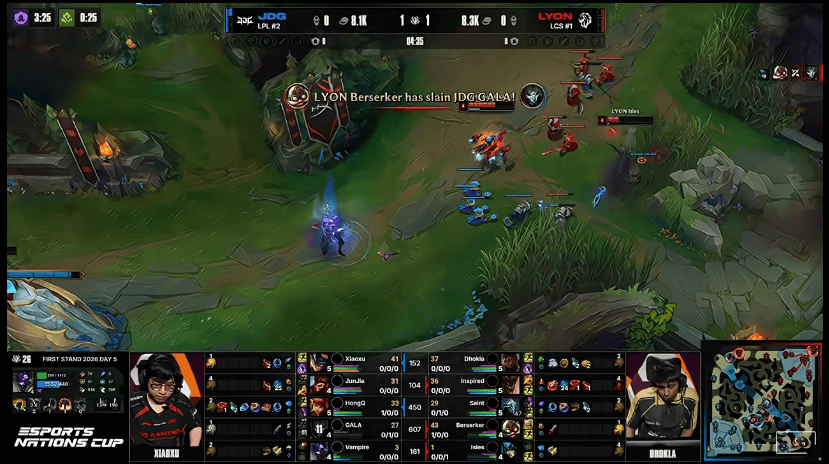Choose Inspired's scoreboard row
The image size is (829, 464).
tap(477, 384)
